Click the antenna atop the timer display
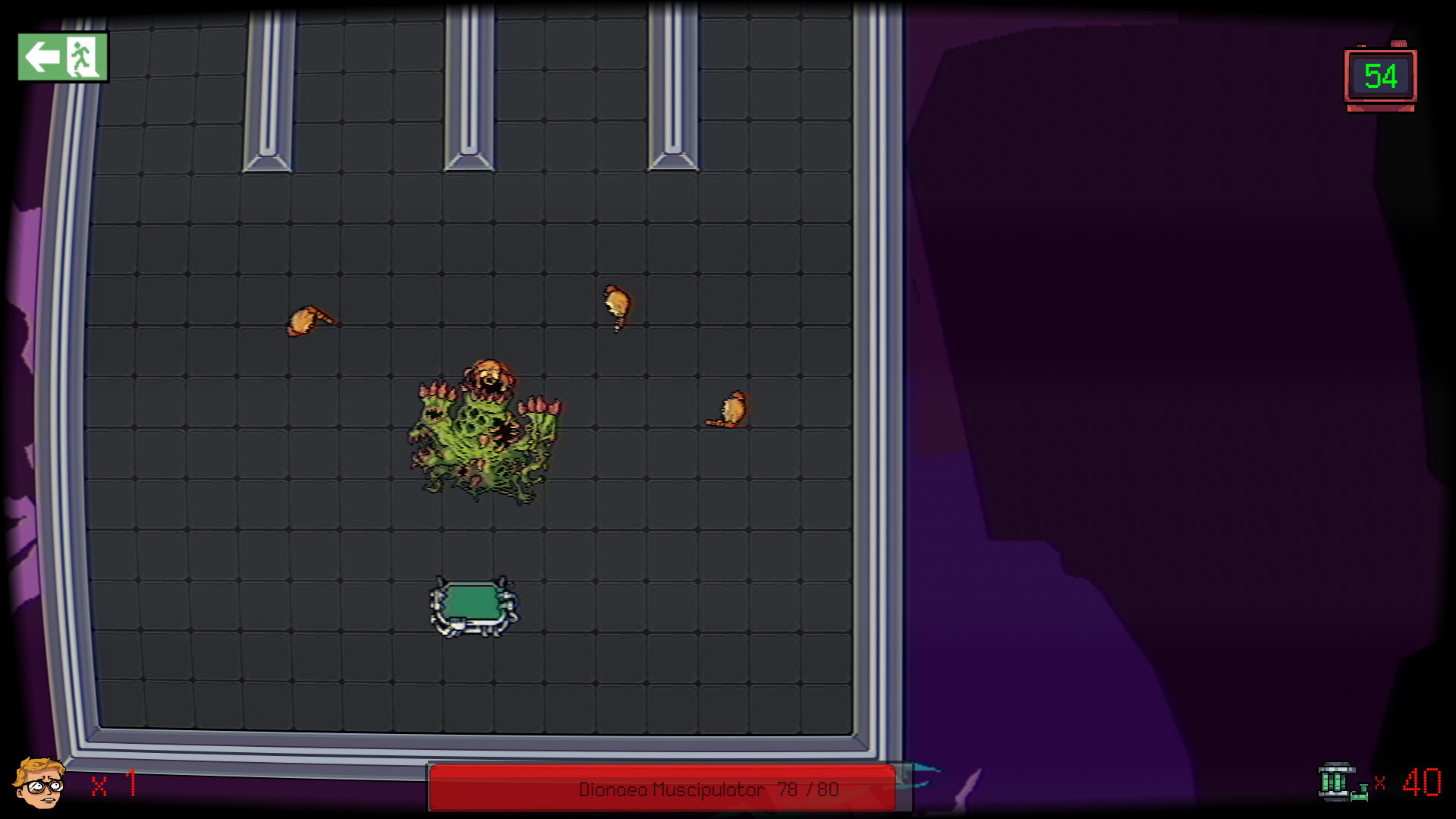 [1400, 44]
